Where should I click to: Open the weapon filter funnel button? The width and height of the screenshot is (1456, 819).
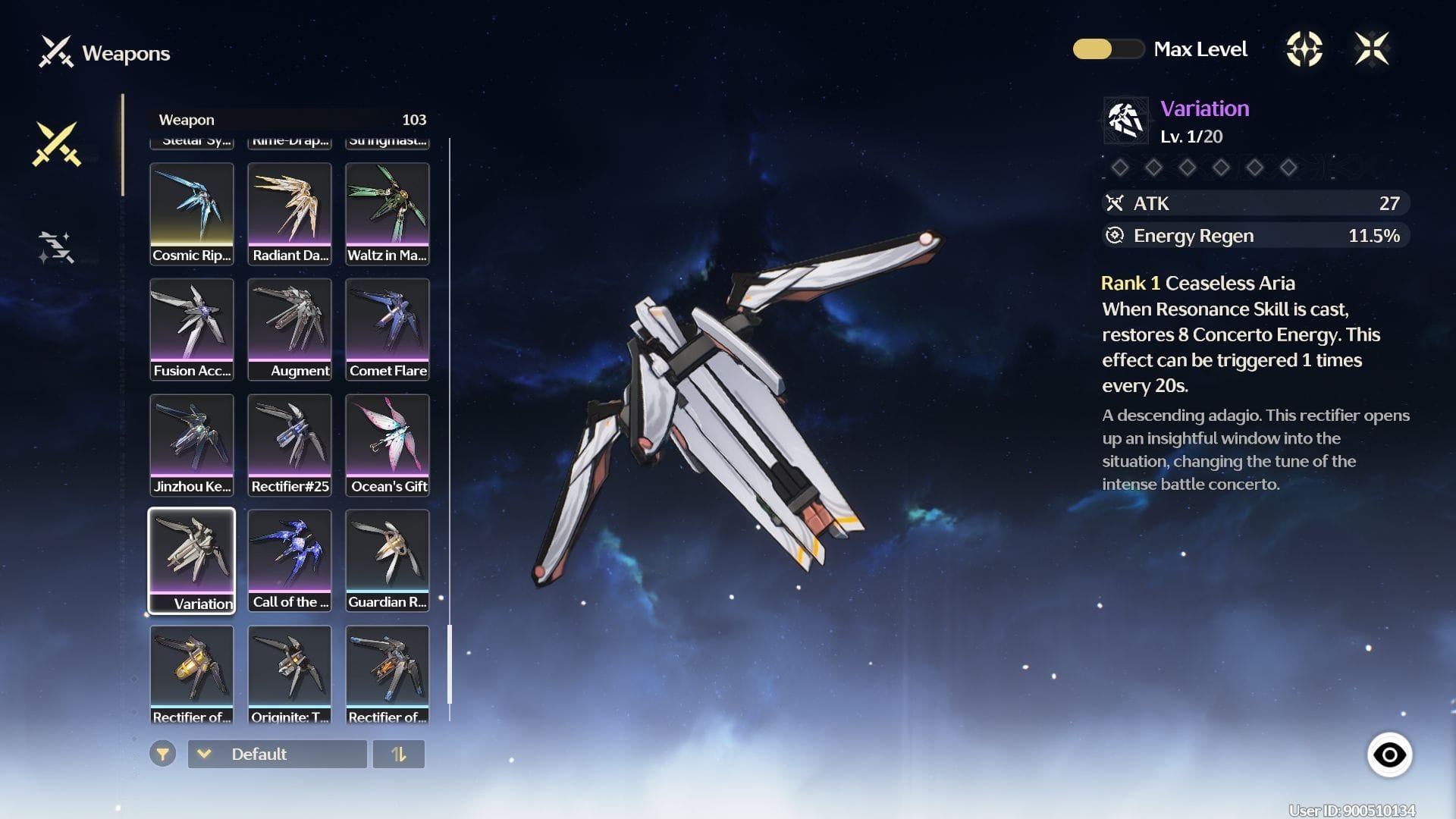point(162,754)
